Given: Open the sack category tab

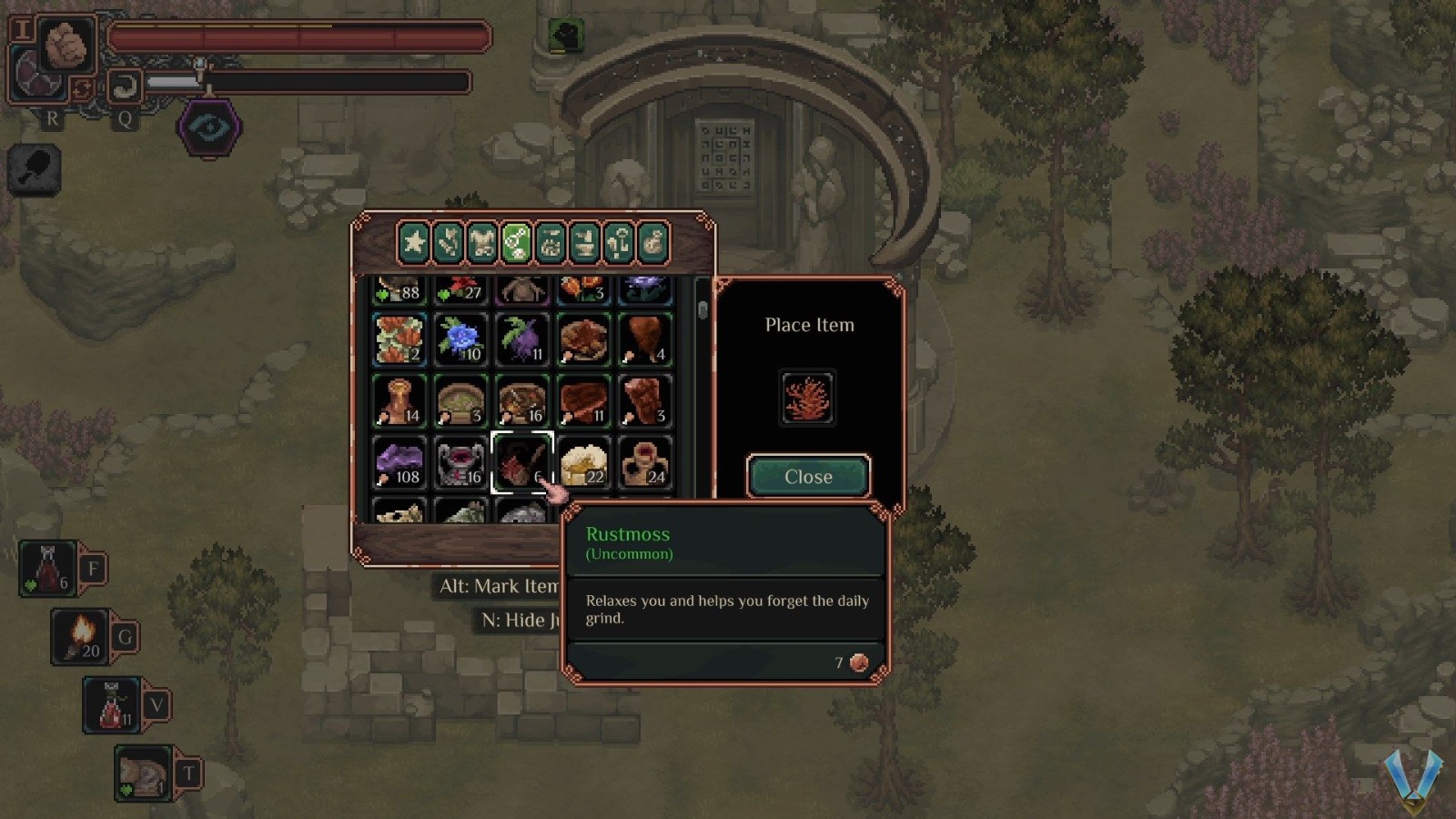Looking at the screenshot, I should pyautogui.click(x=652, y=243).
